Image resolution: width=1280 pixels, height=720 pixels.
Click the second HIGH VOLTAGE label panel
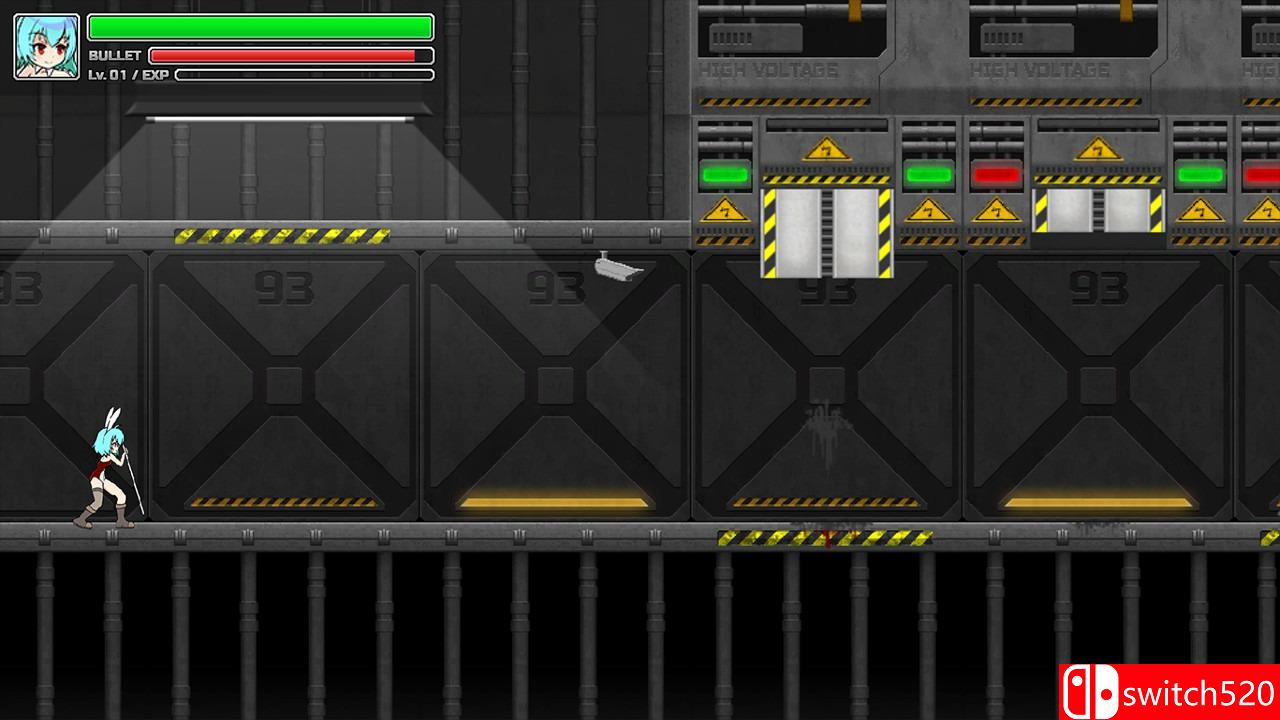point(1040,70)
